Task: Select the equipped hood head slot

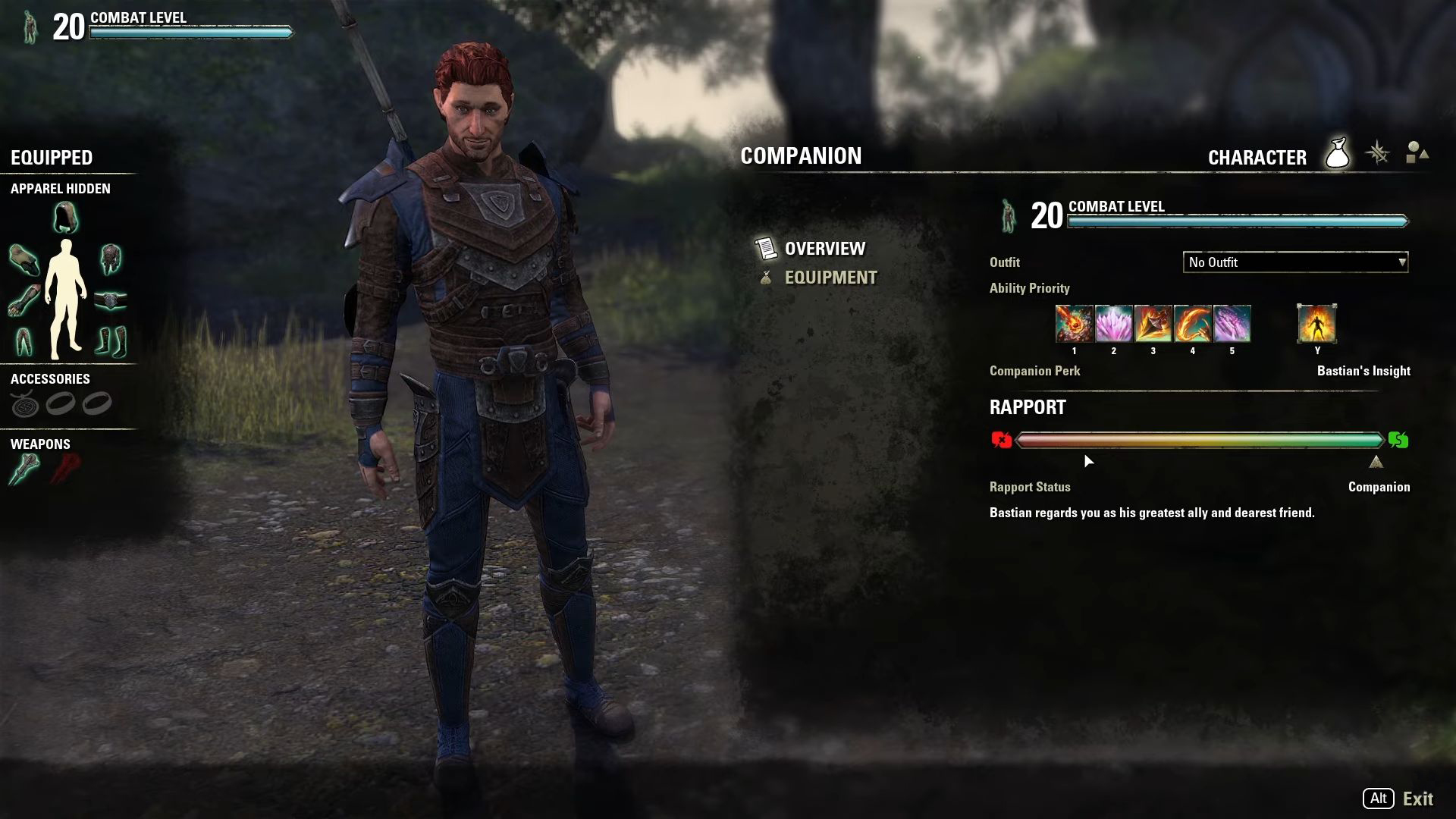Action: 66,218
